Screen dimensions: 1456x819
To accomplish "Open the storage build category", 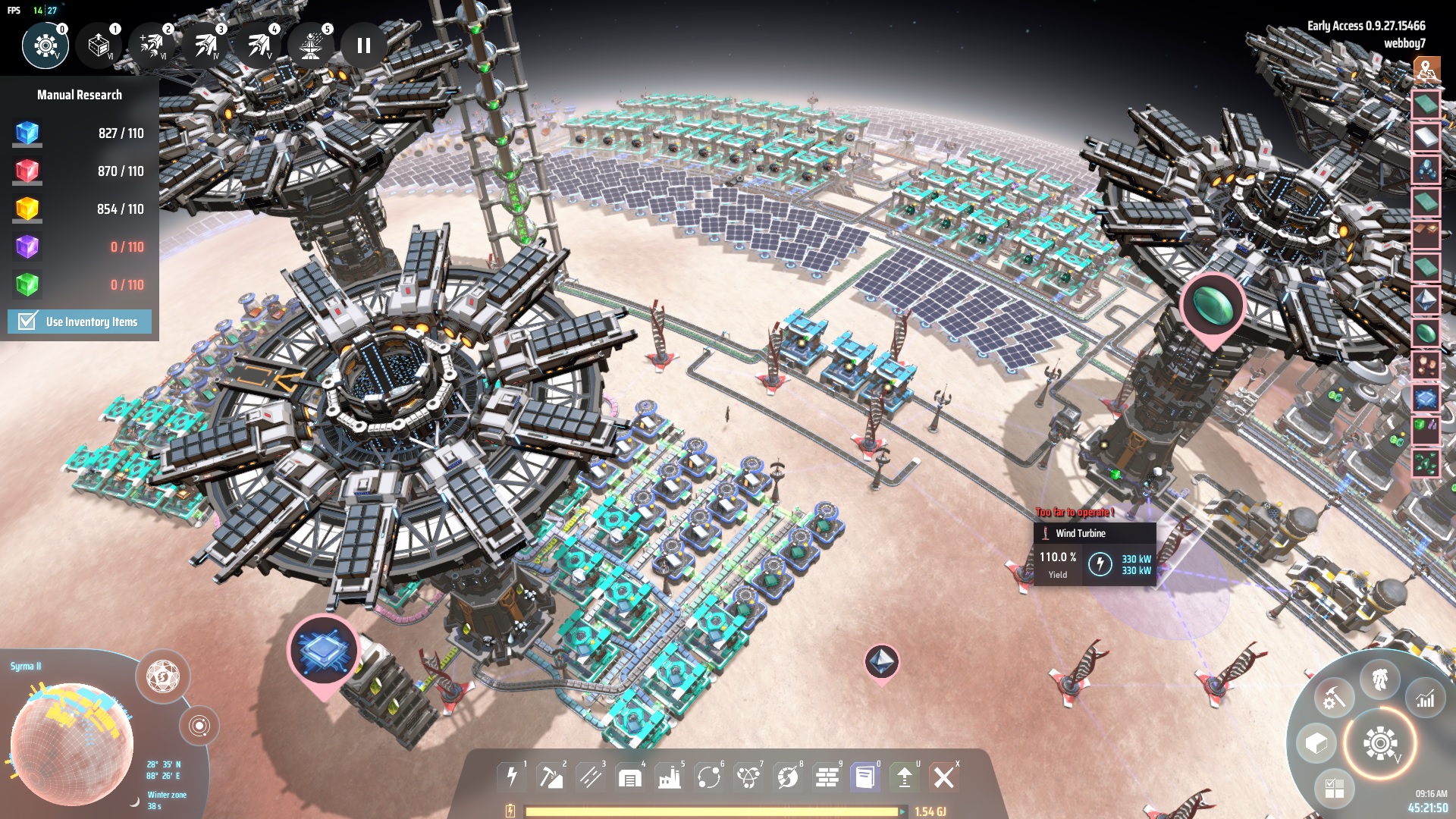I will tap(630, 777).
